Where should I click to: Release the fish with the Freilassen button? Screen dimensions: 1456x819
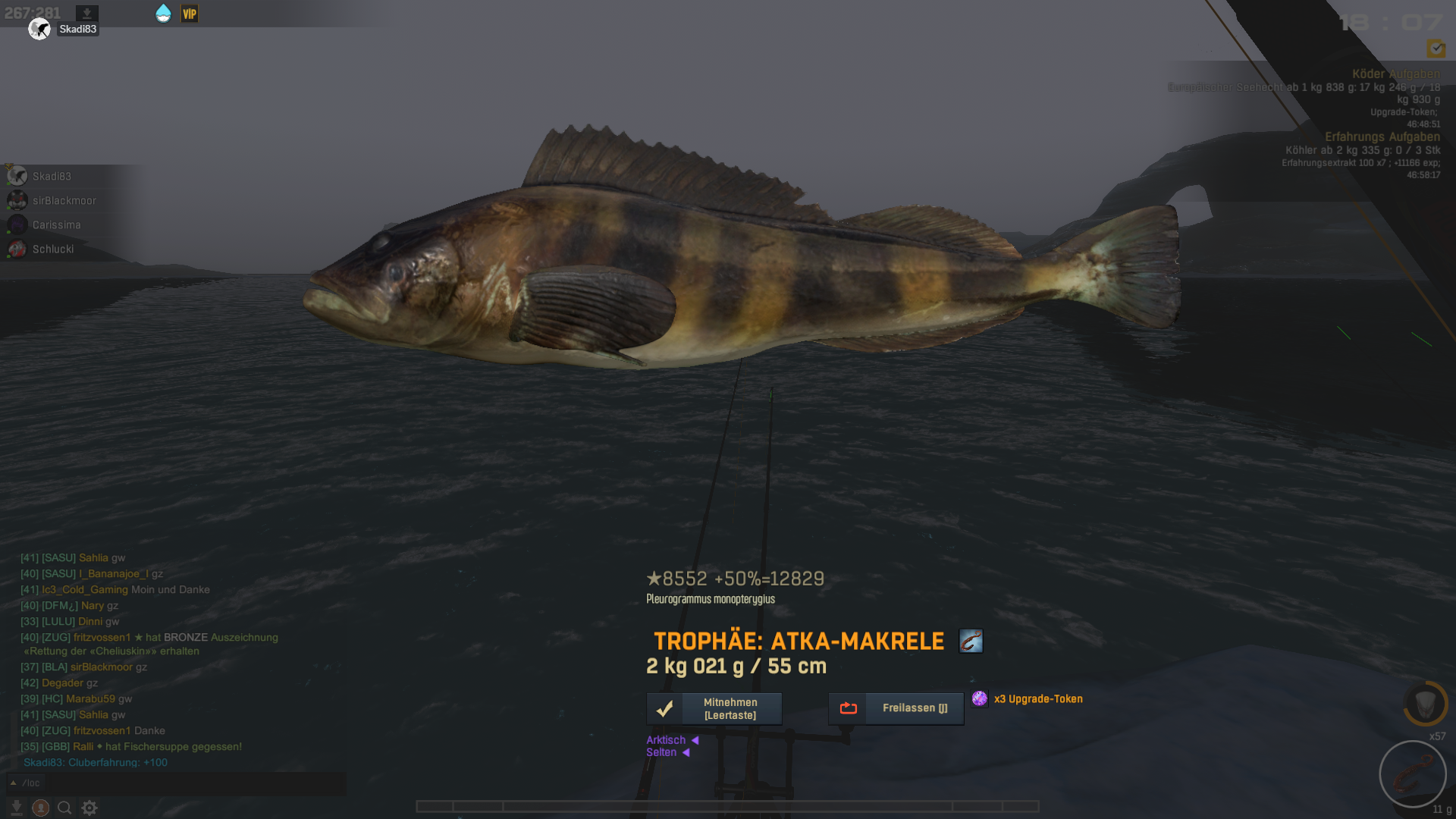[x=896, y=708]
